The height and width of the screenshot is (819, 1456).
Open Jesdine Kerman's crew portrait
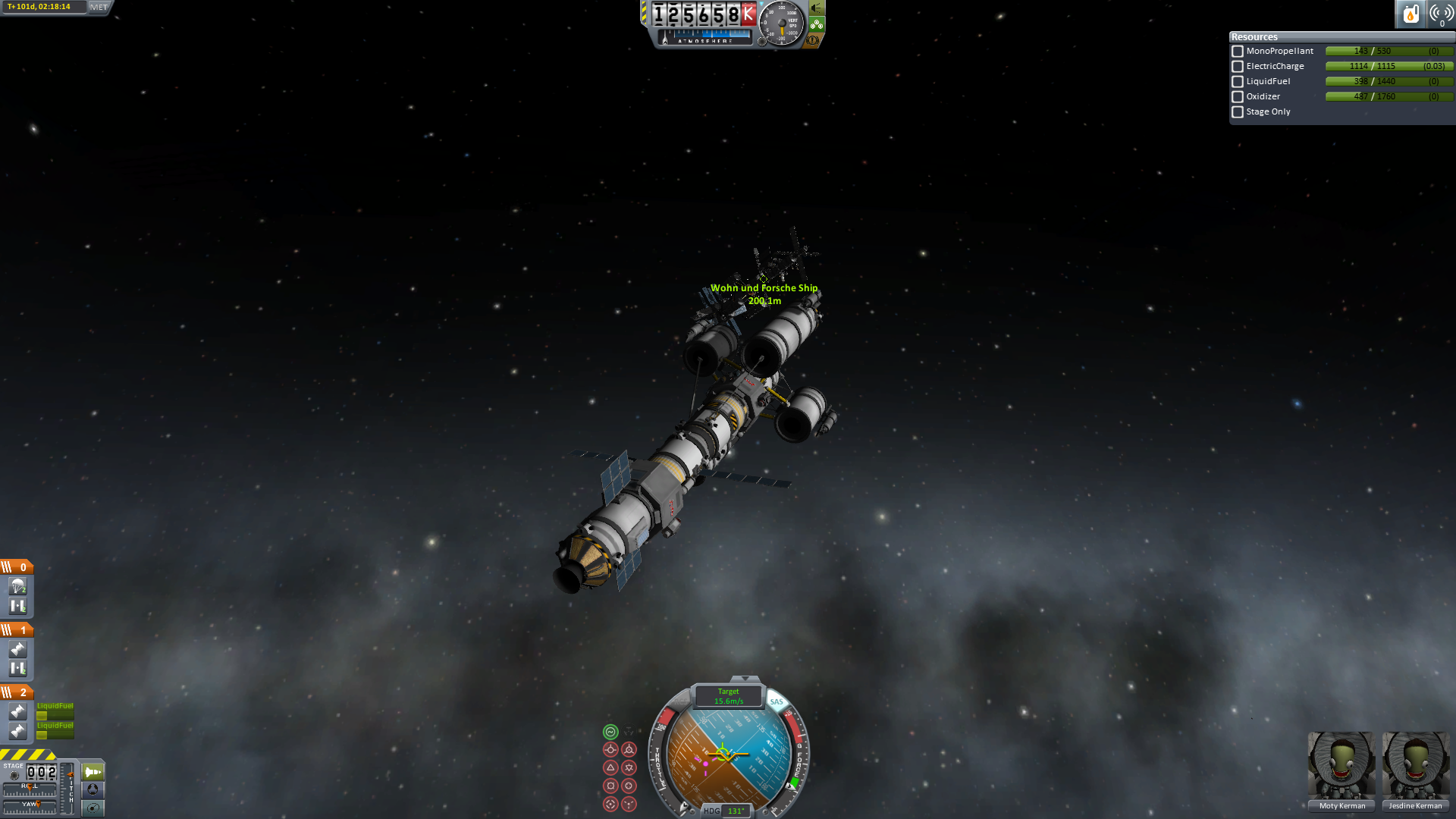click(x=1415, y=766)
